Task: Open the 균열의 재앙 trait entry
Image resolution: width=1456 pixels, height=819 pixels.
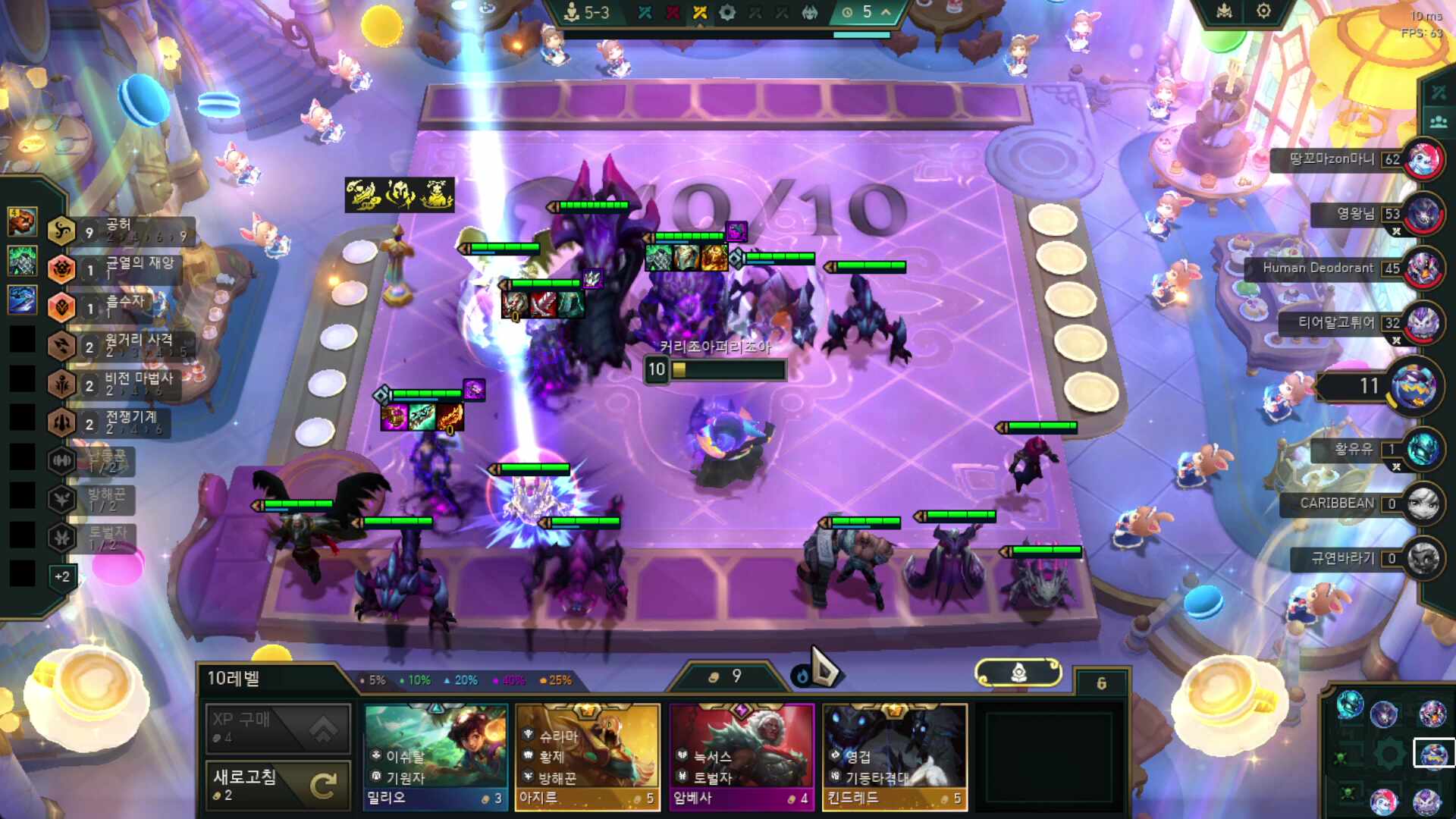Action: click(121, 268)
